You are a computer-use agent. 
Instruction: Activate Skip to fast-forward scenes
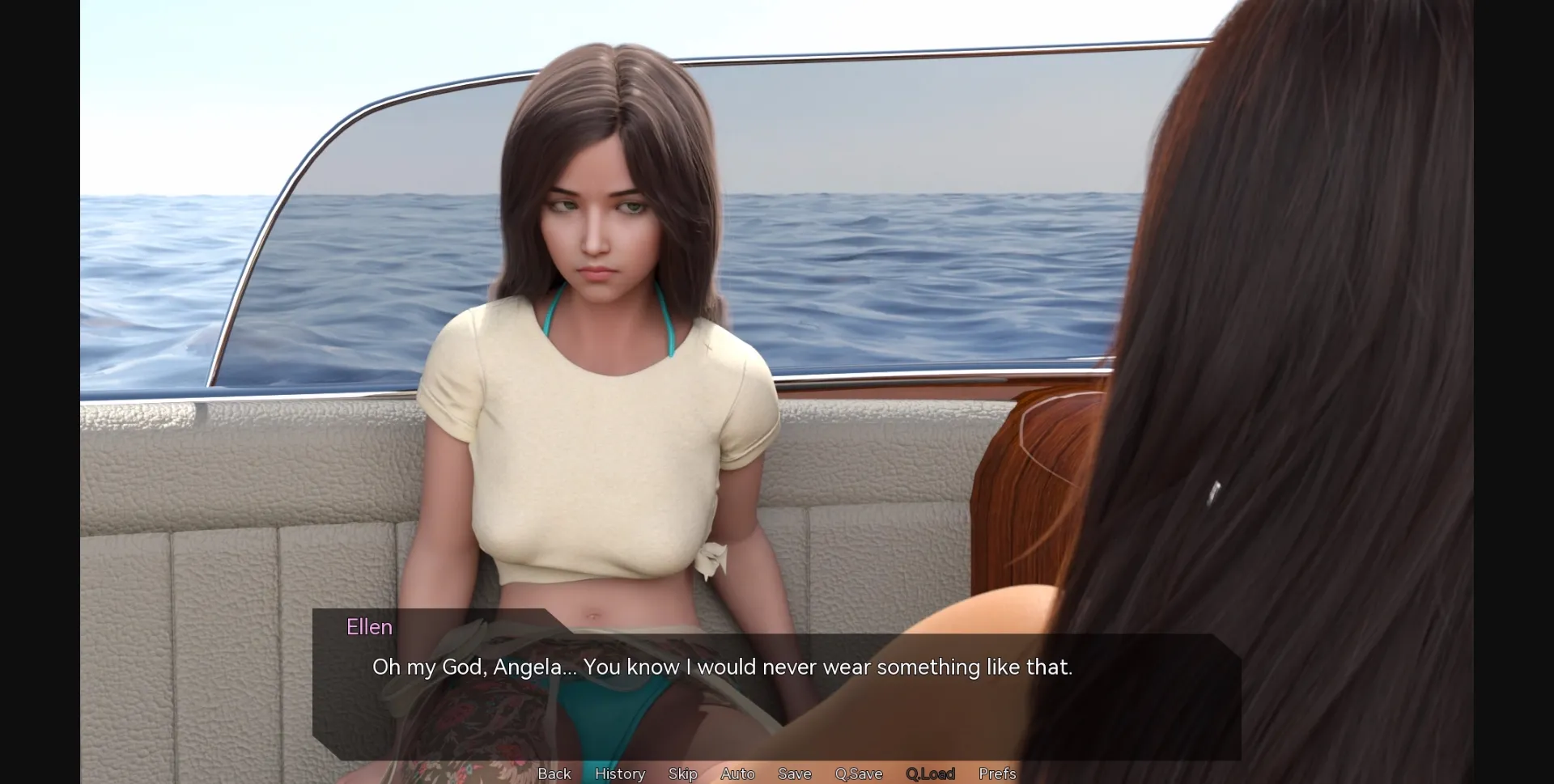coord(682,773)
